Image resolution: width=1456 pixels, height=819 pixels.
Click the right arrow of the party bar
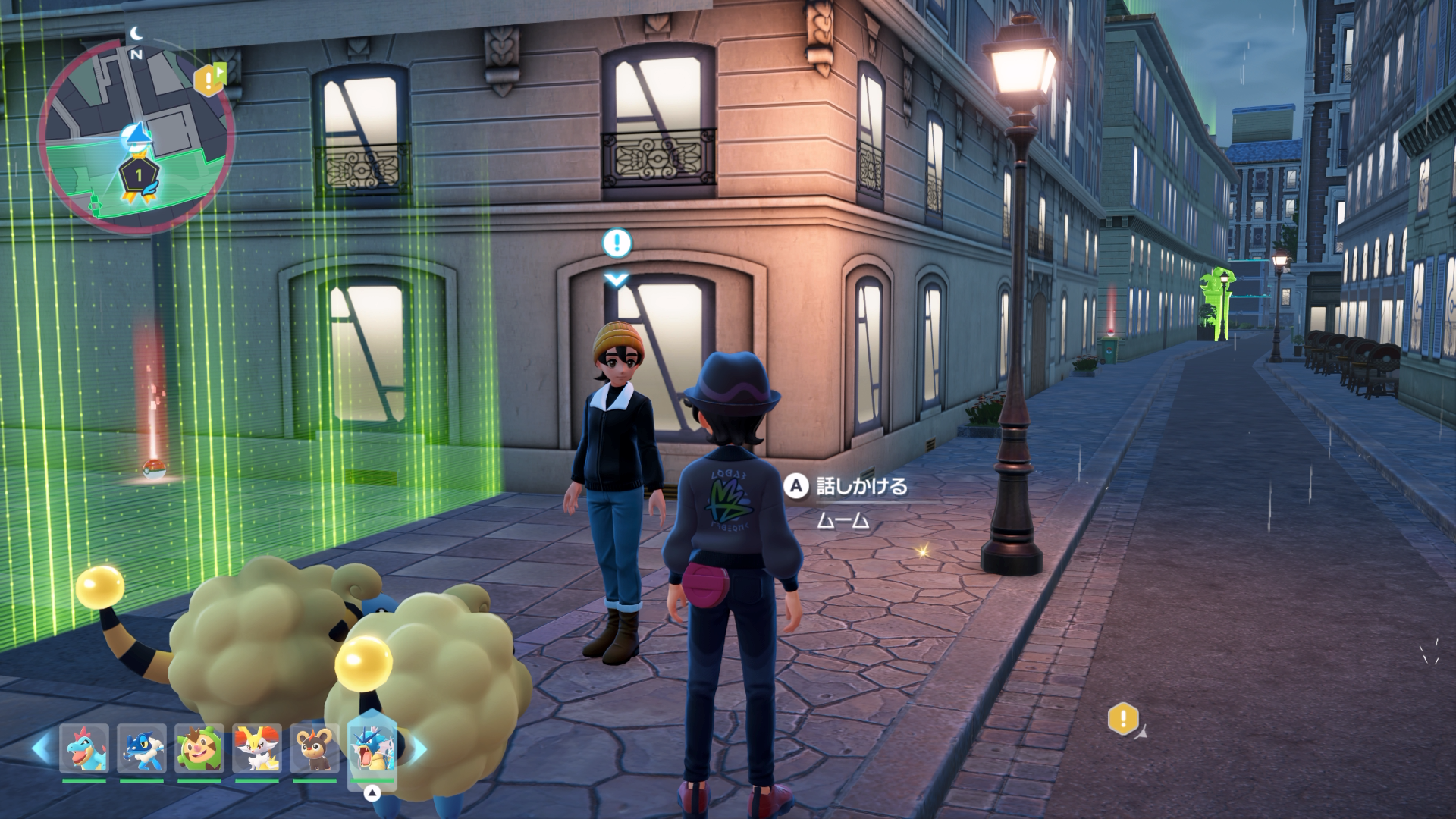418,749
